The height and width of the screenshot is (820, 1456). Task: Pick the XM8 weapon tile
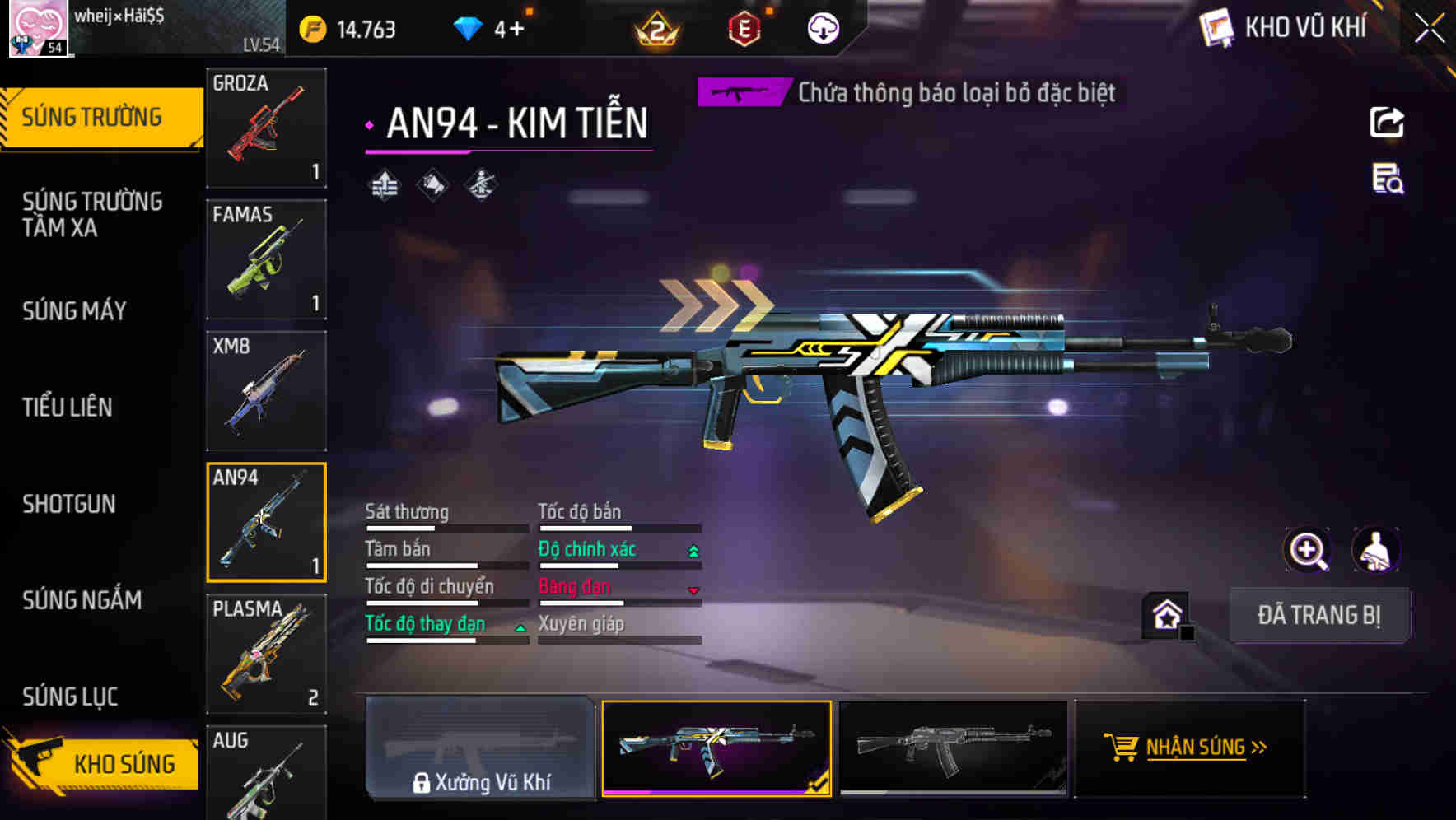coord(266,391)
